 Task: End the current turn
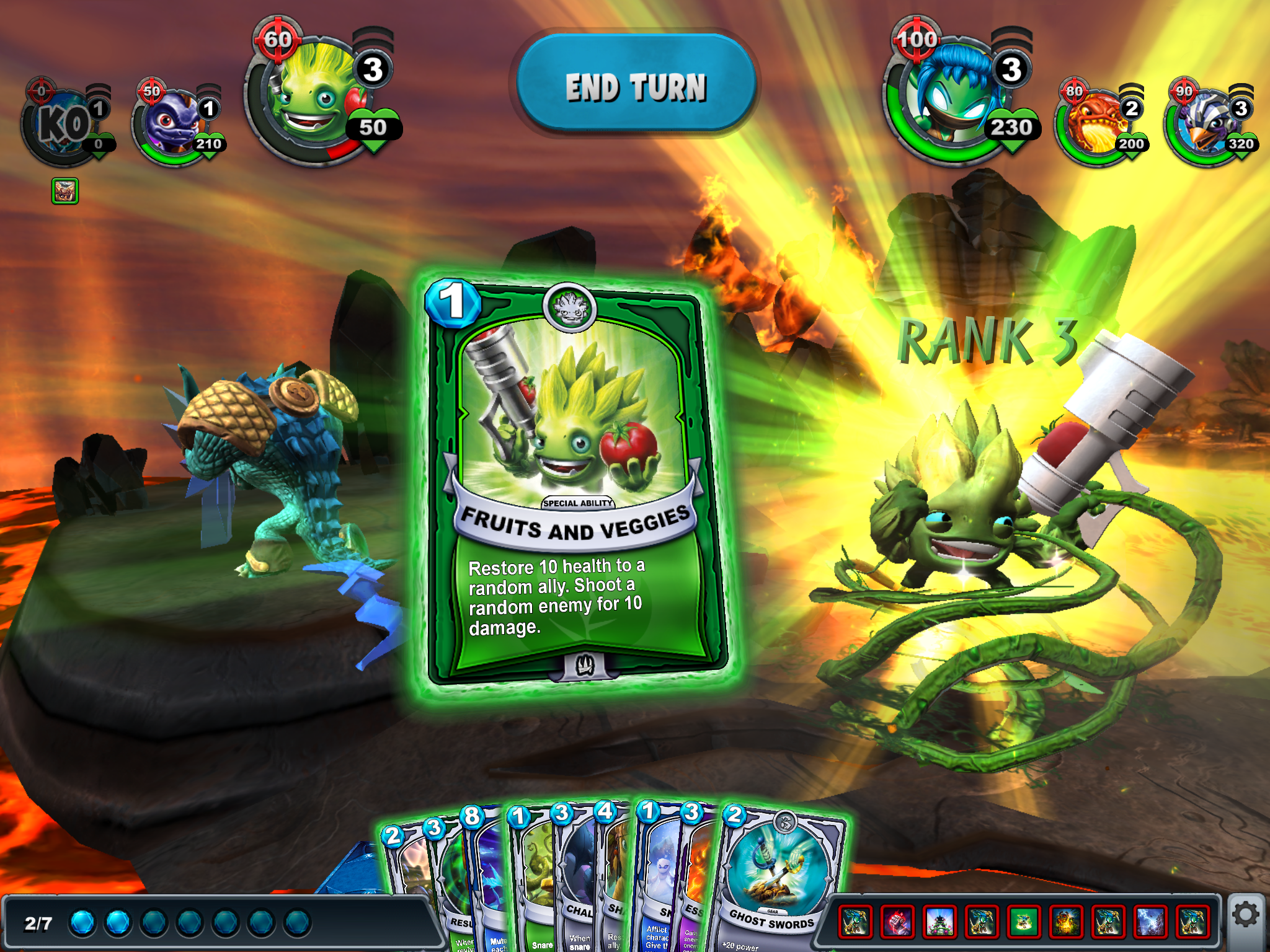(636, 86)
